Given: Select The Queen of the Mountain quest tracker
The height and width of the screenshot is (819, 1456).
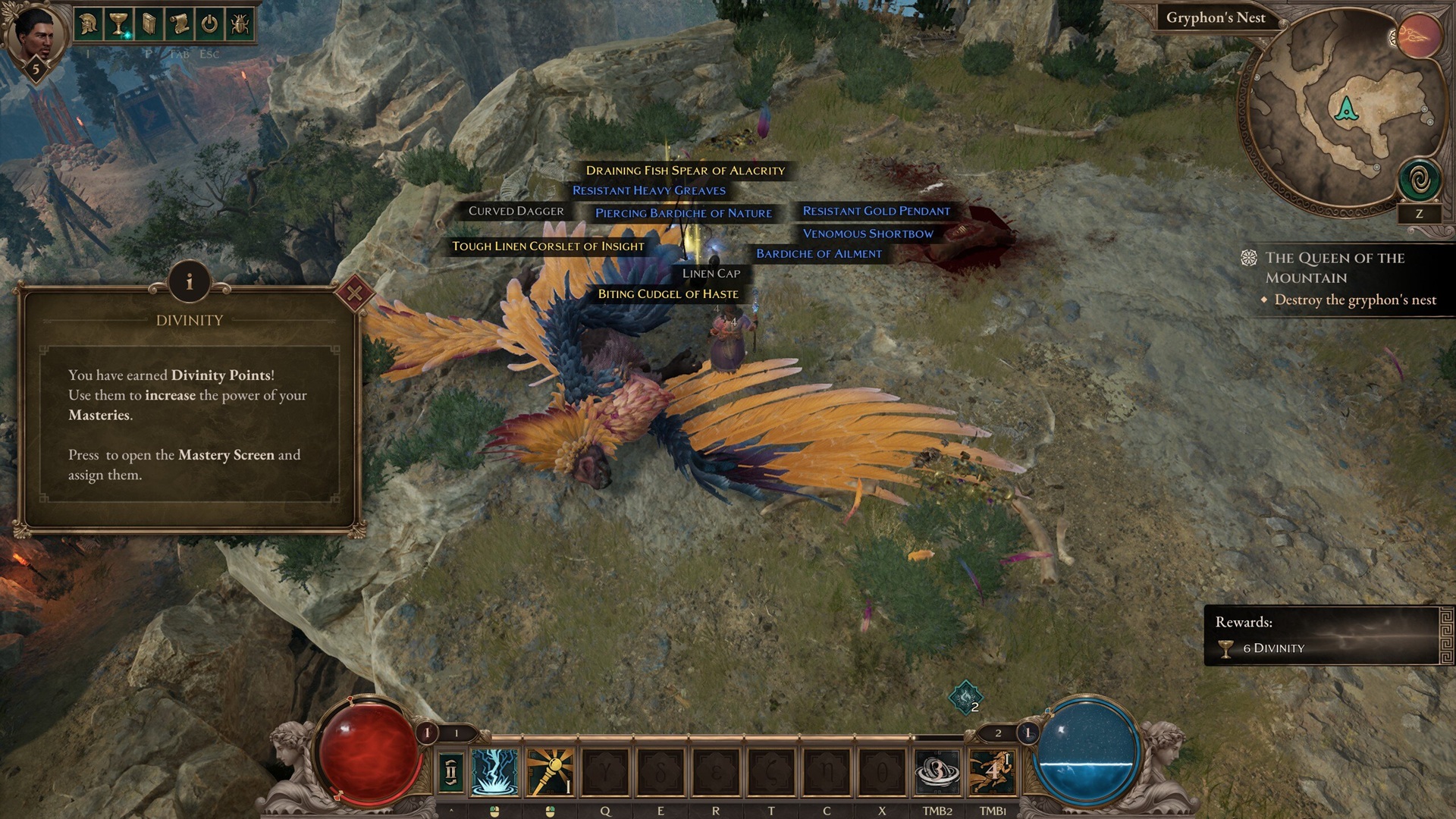Looking at the screenshot, I should [x=1335, y=267].
